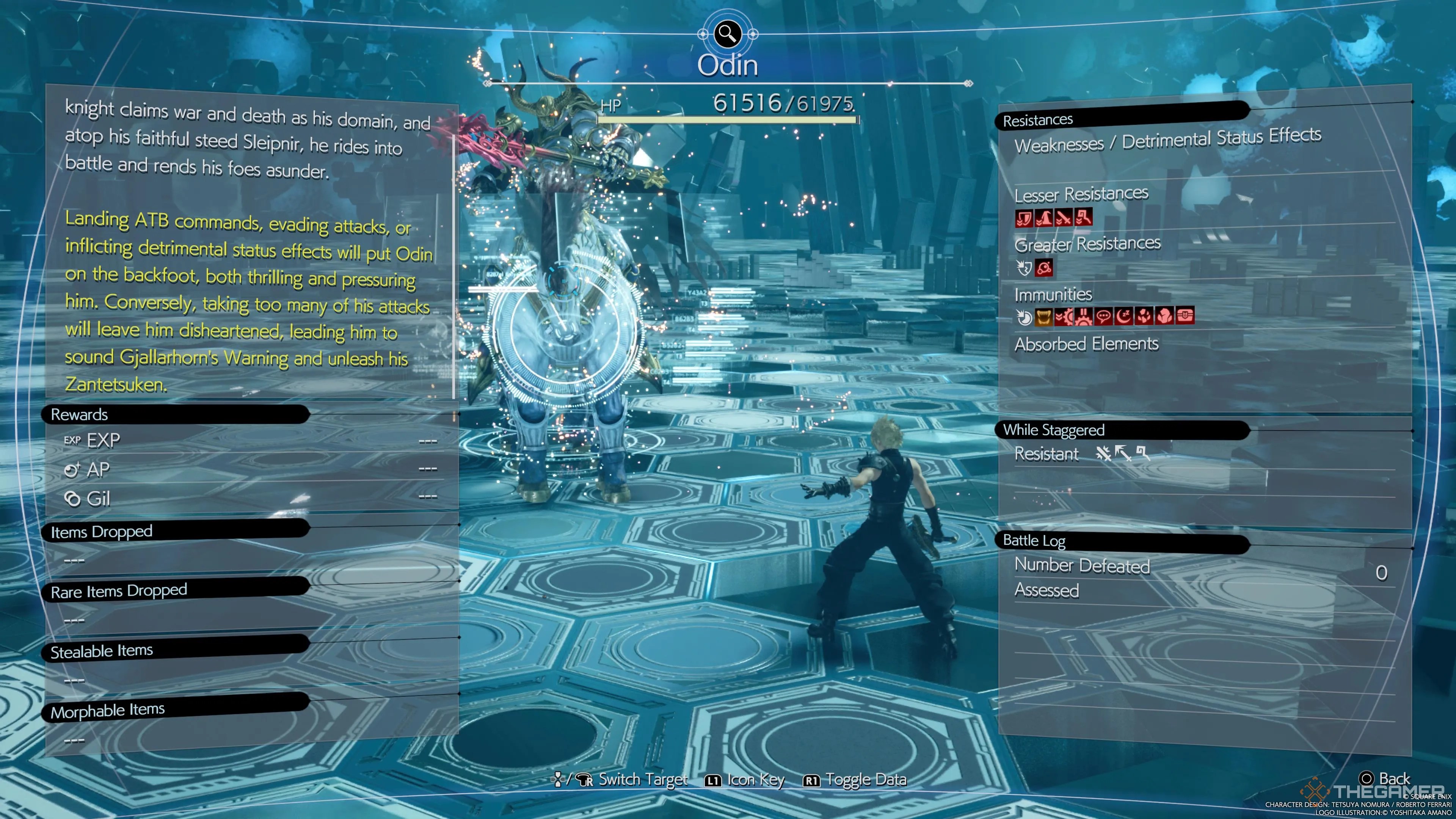Screen dimensions: 1456x819
Task: Select the shield icon under Lesser Resistances
Action: pyautogui.click(x=1024, y=219)
